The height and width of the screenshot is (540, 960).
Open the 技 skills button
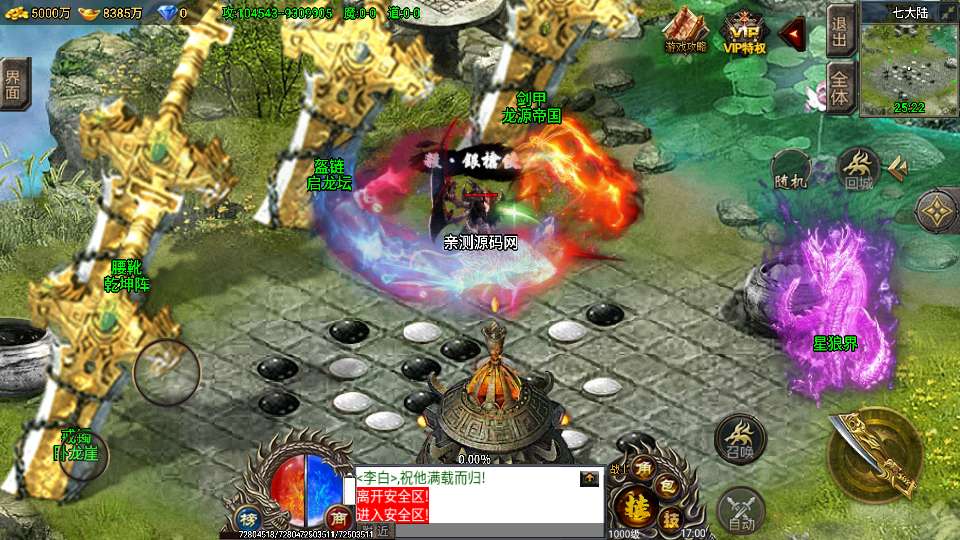[672, 518]
